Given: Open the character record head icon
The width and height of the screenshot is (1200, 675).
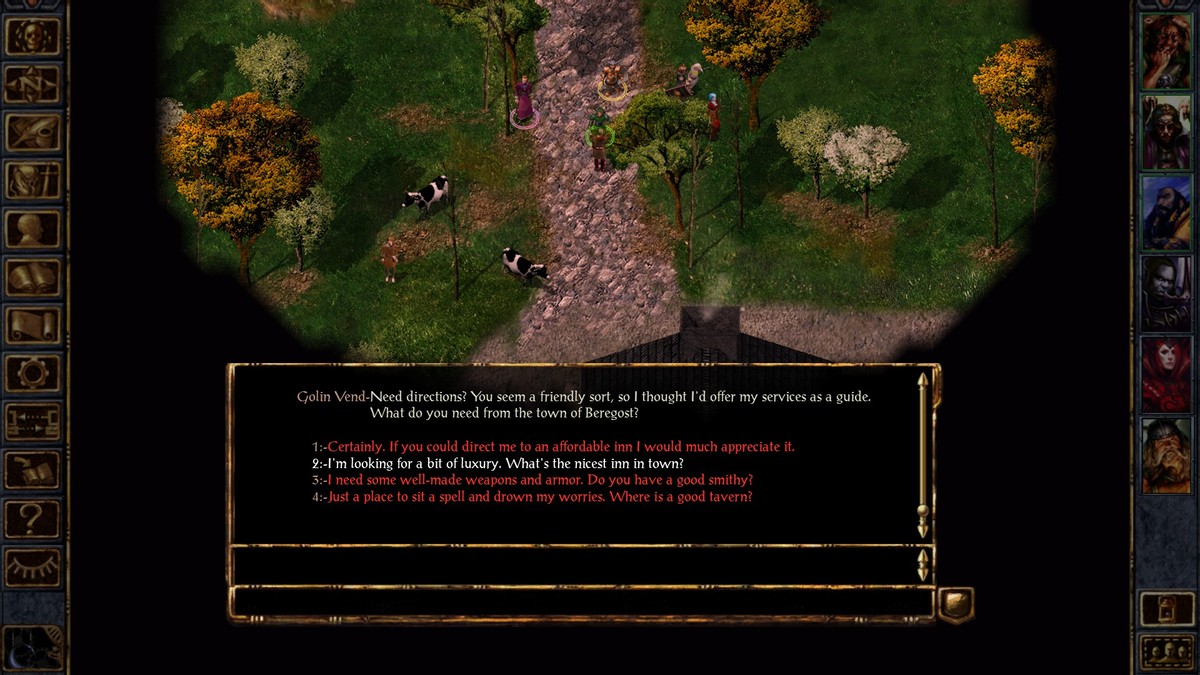Looking at the screenshot, I should [x=33, y=228].
